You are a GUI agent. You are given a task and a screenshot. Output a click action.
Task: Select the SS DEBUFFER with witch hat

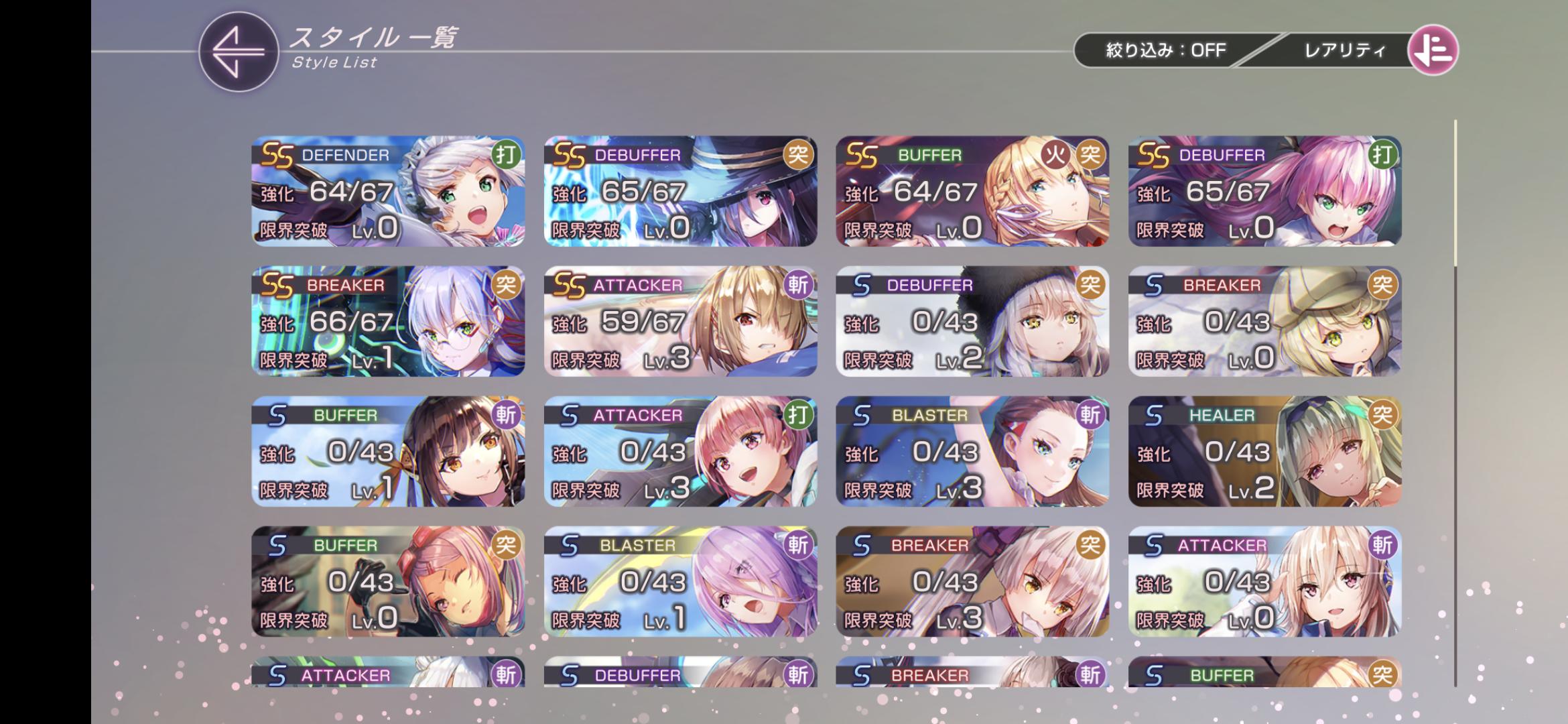(680, 191)
